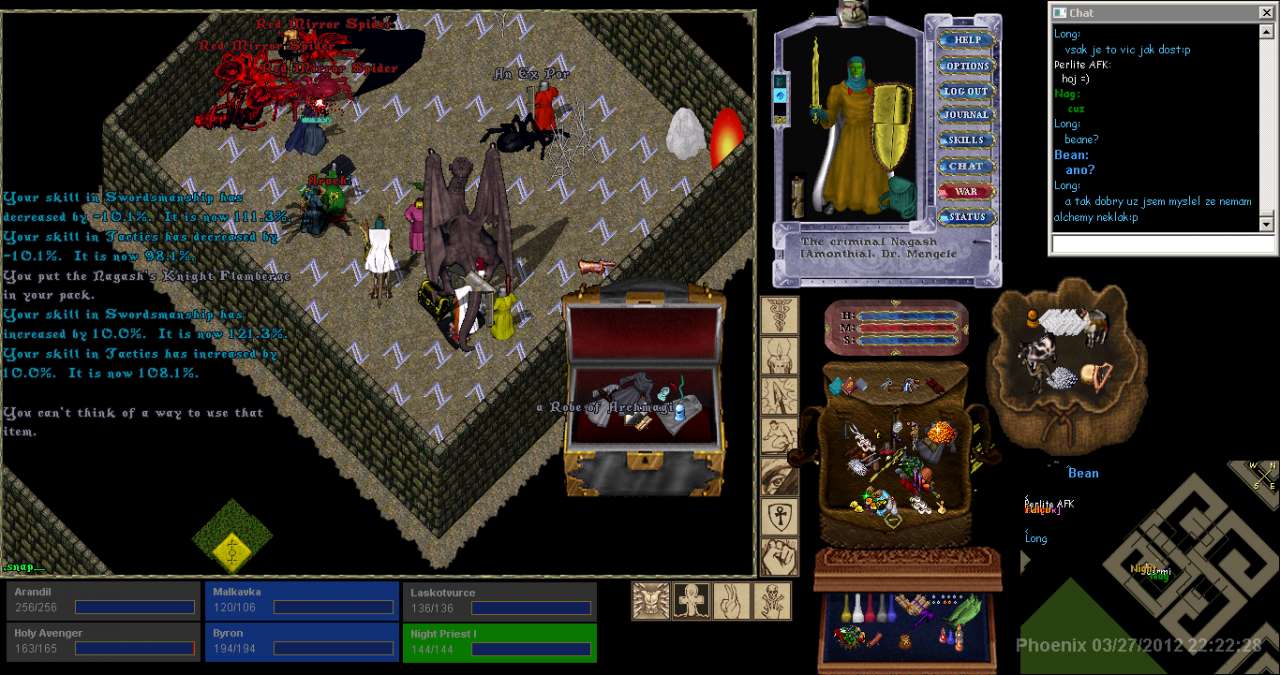Click the Log Out button
Screen dimensions: 1280x675
click(x=966, y=91)
